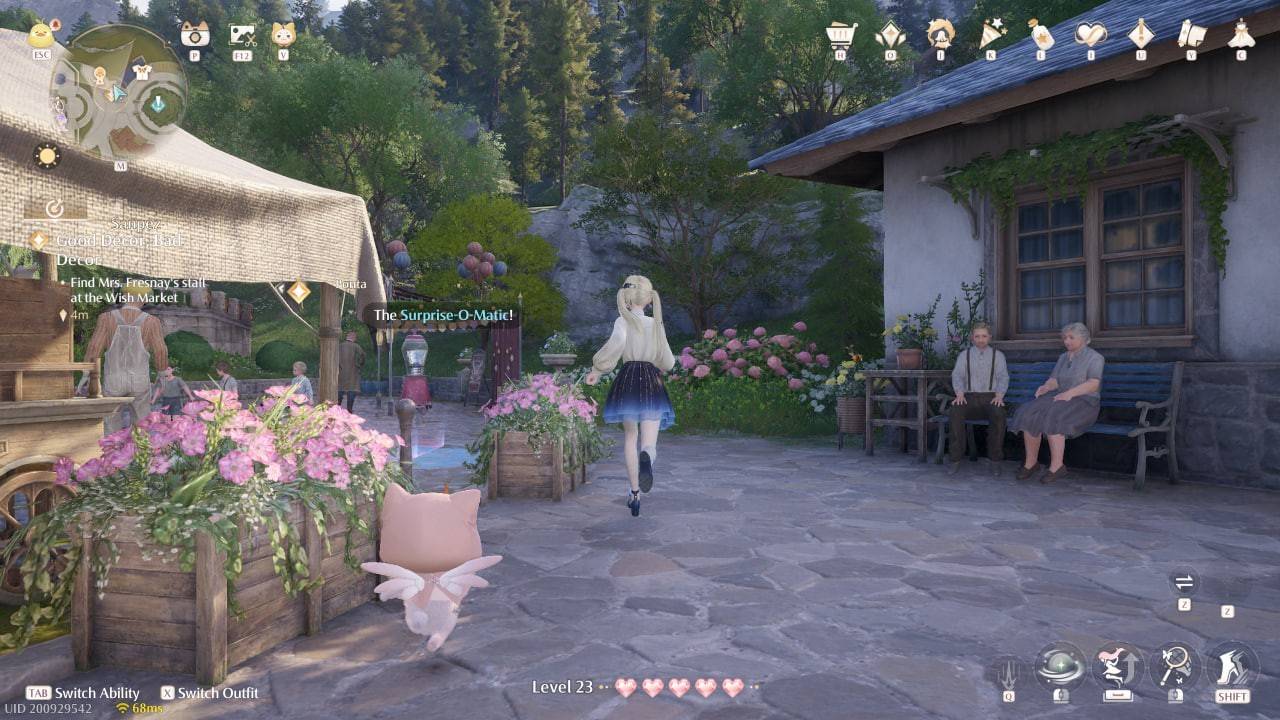Open the outfit wardrobe dress icon
The width and height of the screenshot is (1280, 720).
[x=1238, y=33]
